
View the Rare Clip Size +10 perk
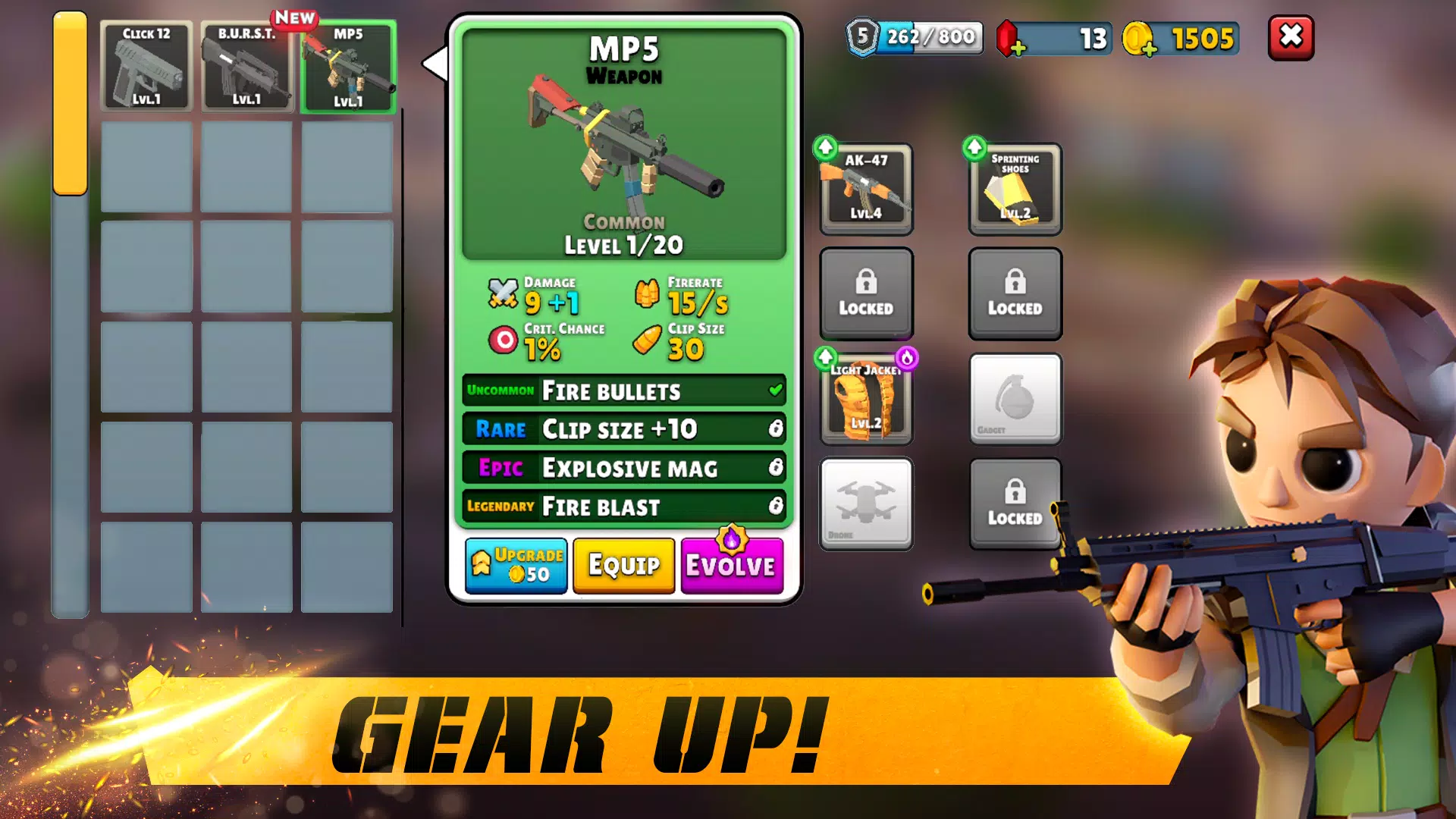tap(623, 429)
